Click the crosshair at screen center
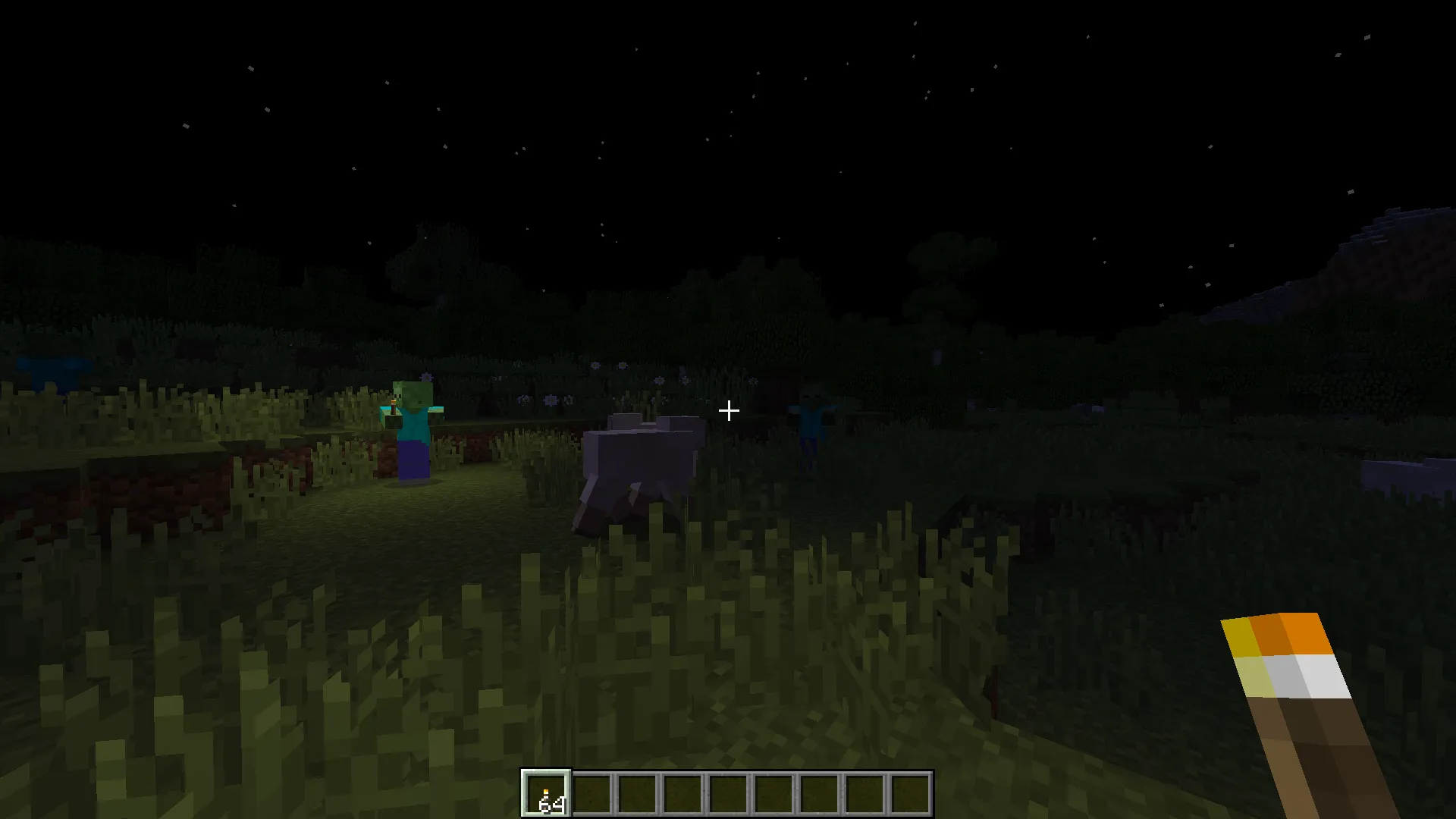Screen dimensions: 1456x819 point(728,410)
